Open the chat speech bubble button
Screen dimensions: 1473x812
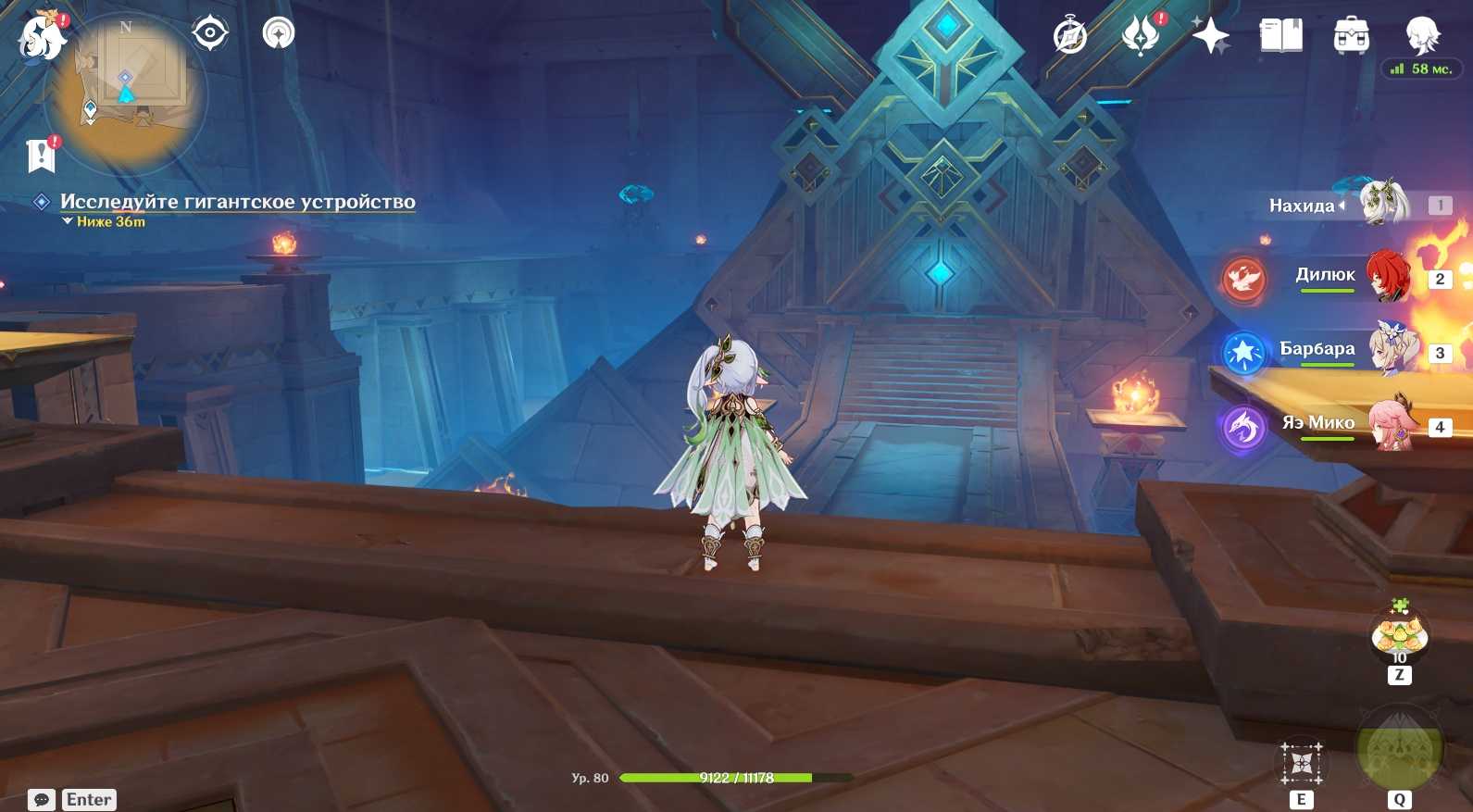42,800
